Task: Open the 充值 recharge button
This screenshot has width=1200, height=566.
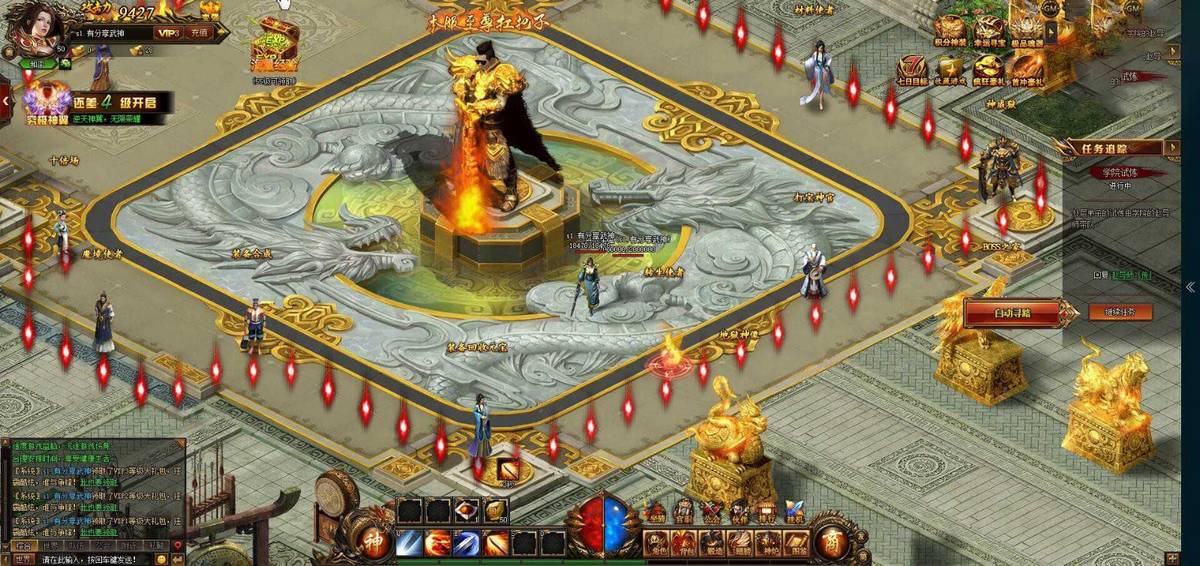Action: point(199,33)
